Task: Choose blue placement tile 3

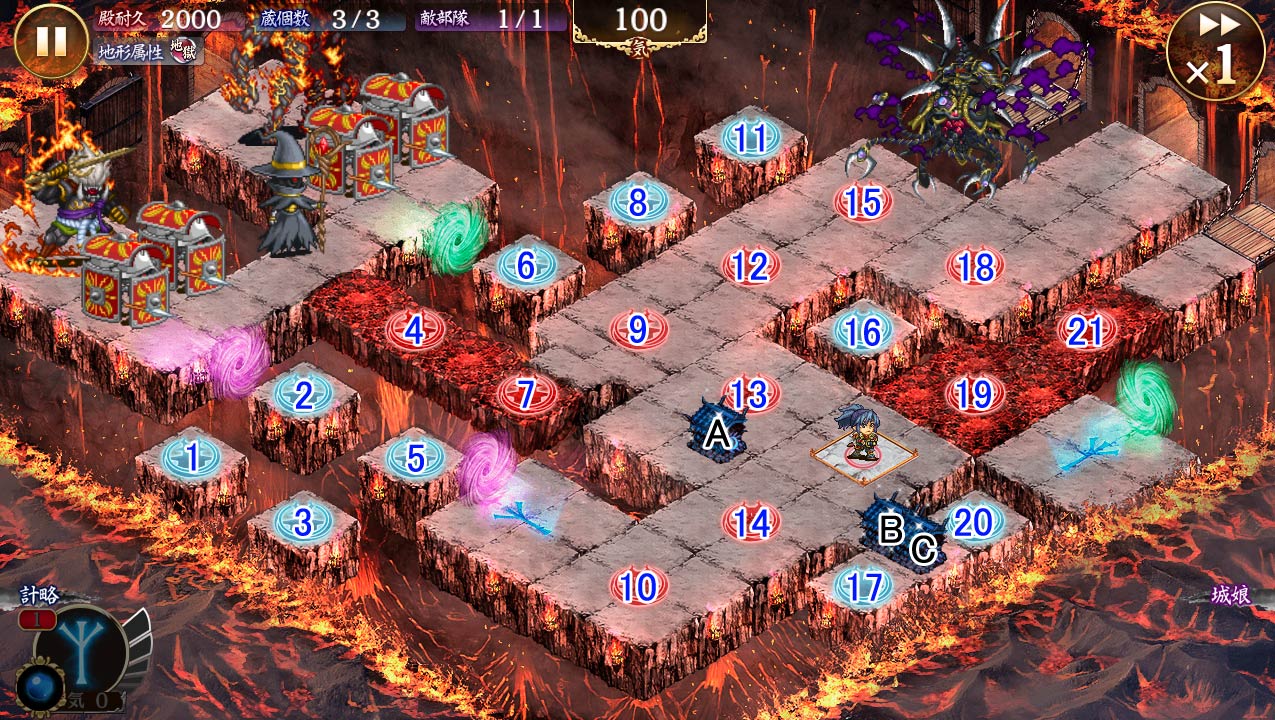Action: (302, 521)
